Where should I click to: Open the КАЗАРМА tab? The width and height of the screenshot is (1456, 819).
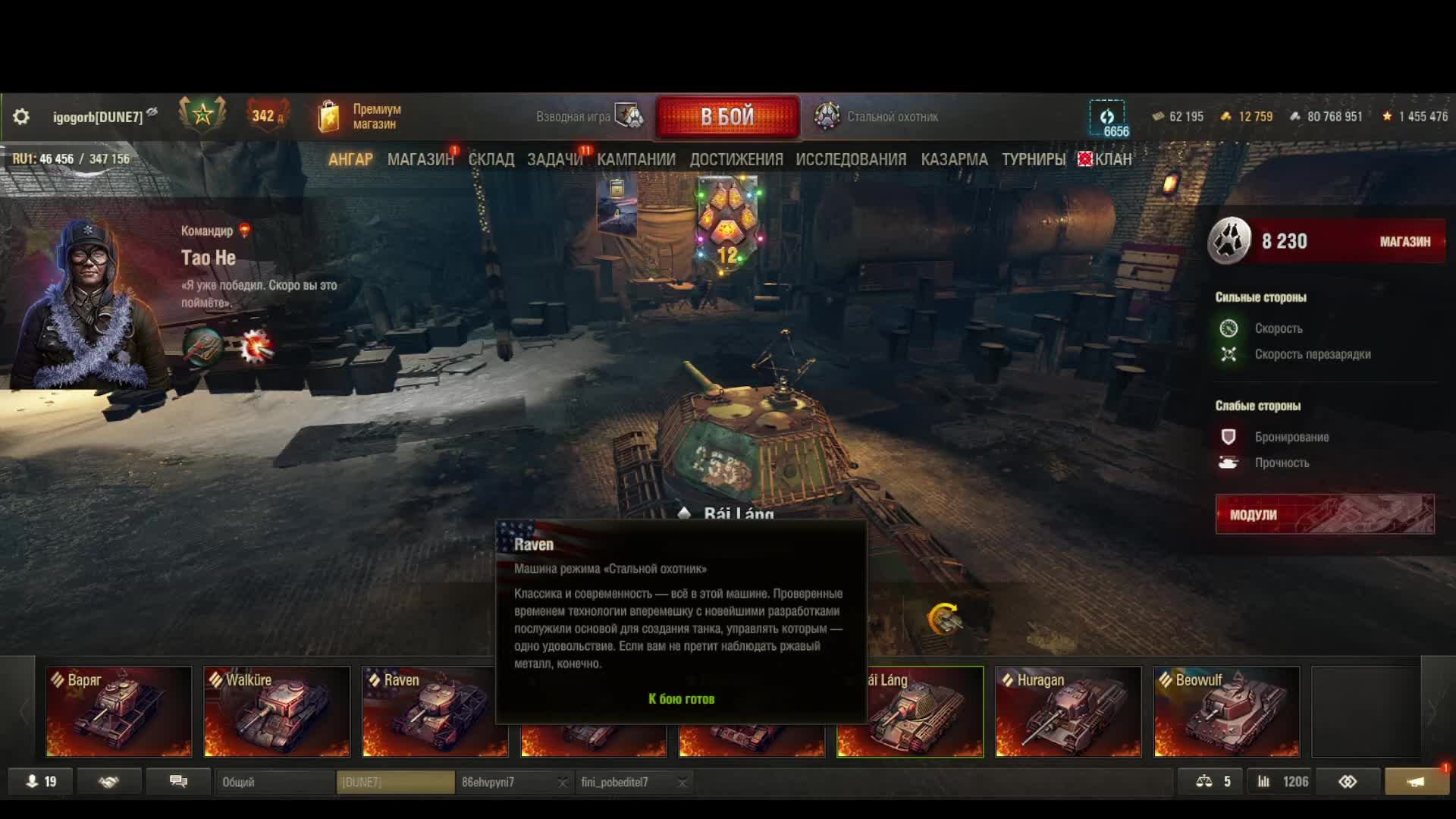954,159
